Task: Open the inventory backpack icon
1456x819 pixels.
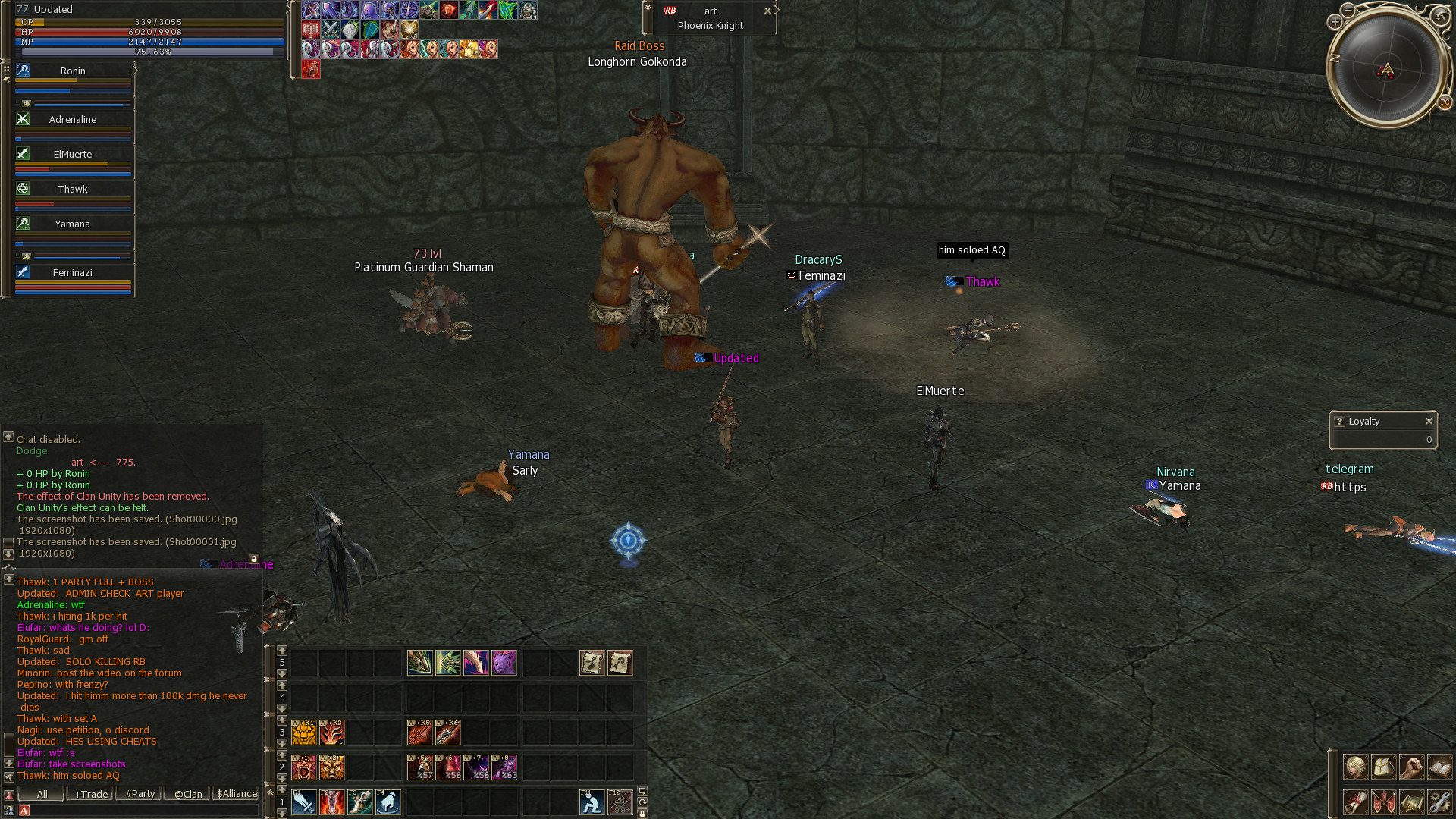Action: tap(1383, 767)
